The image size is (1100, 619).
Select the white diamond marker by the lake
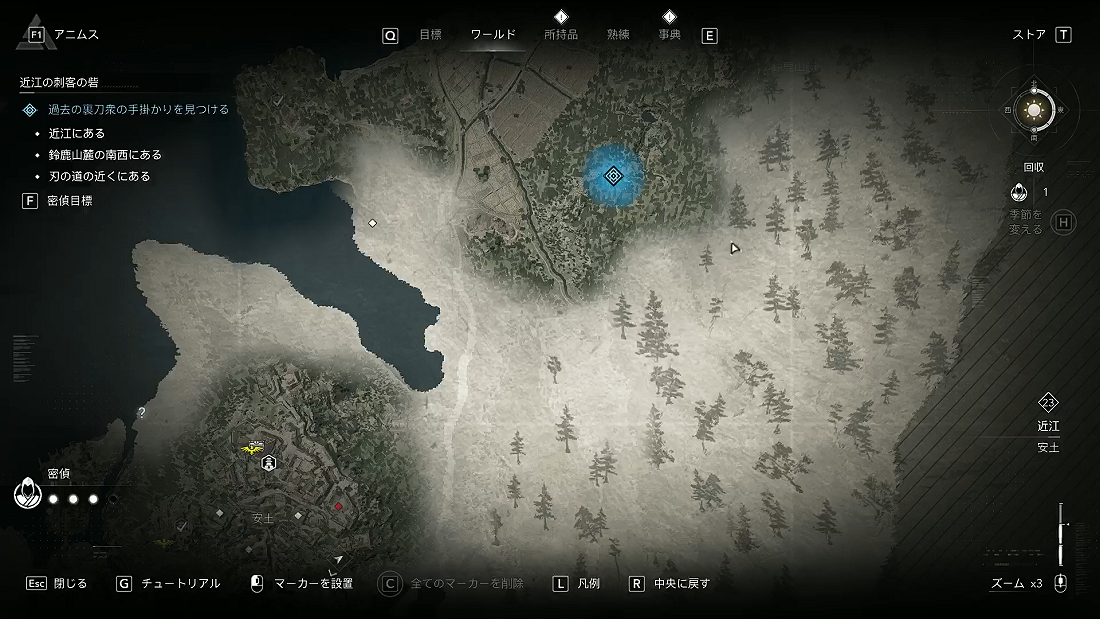[x=372, y=223]
